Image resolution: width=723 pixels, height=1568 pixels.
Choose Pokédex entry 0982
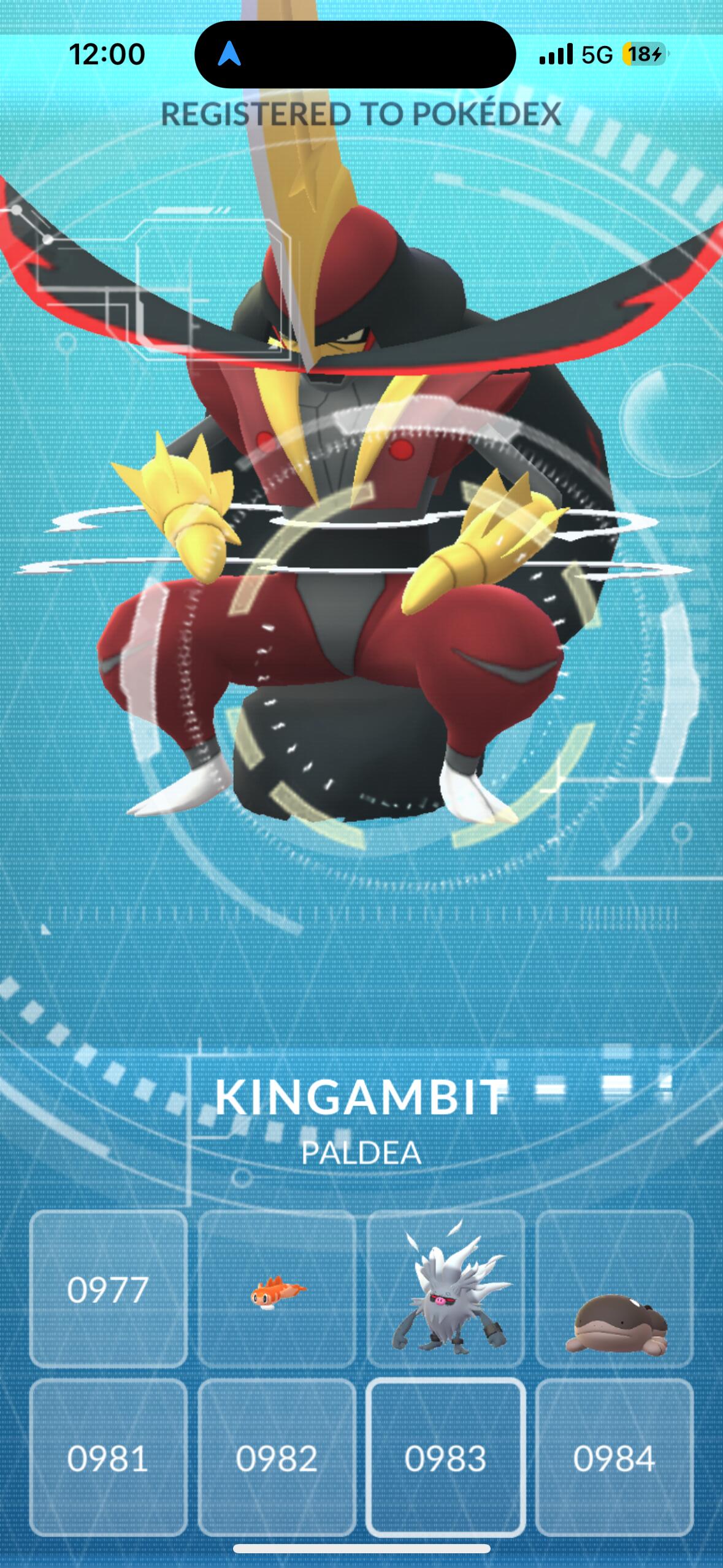point(277,1458)
